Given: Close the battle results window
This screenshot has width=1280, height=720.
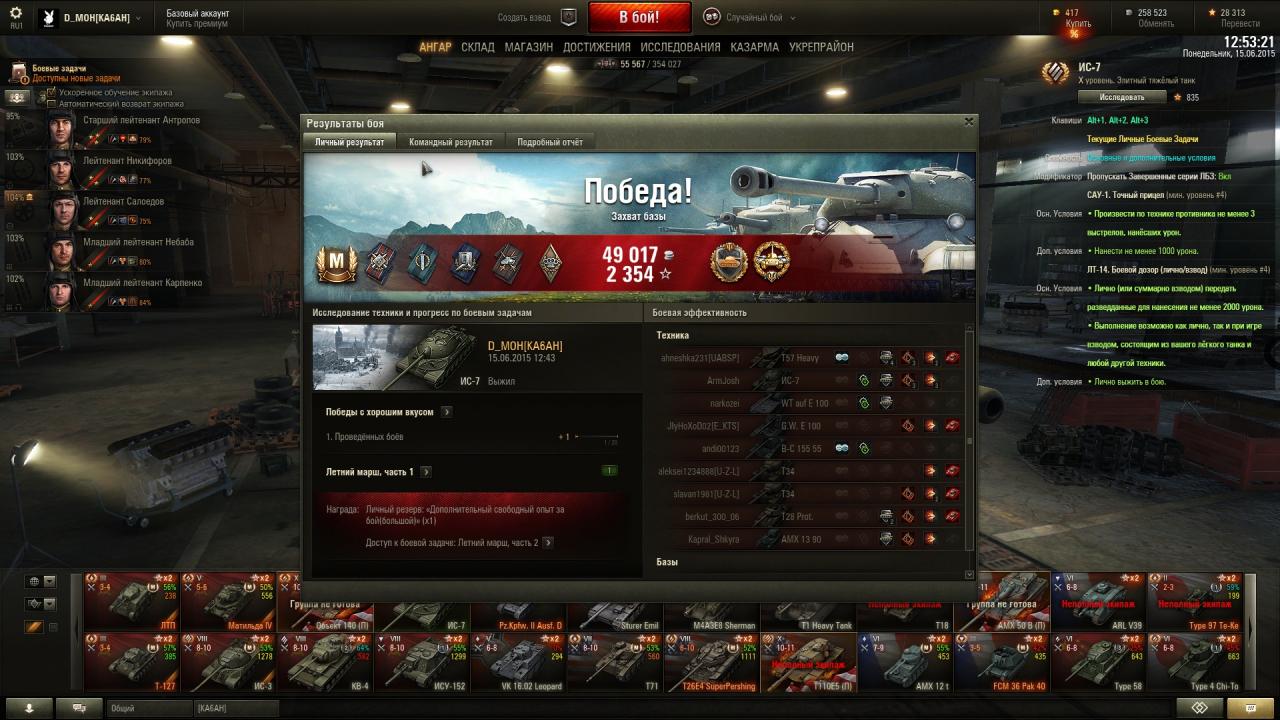Looking at the screenshot, I should [x=968, y=121].
